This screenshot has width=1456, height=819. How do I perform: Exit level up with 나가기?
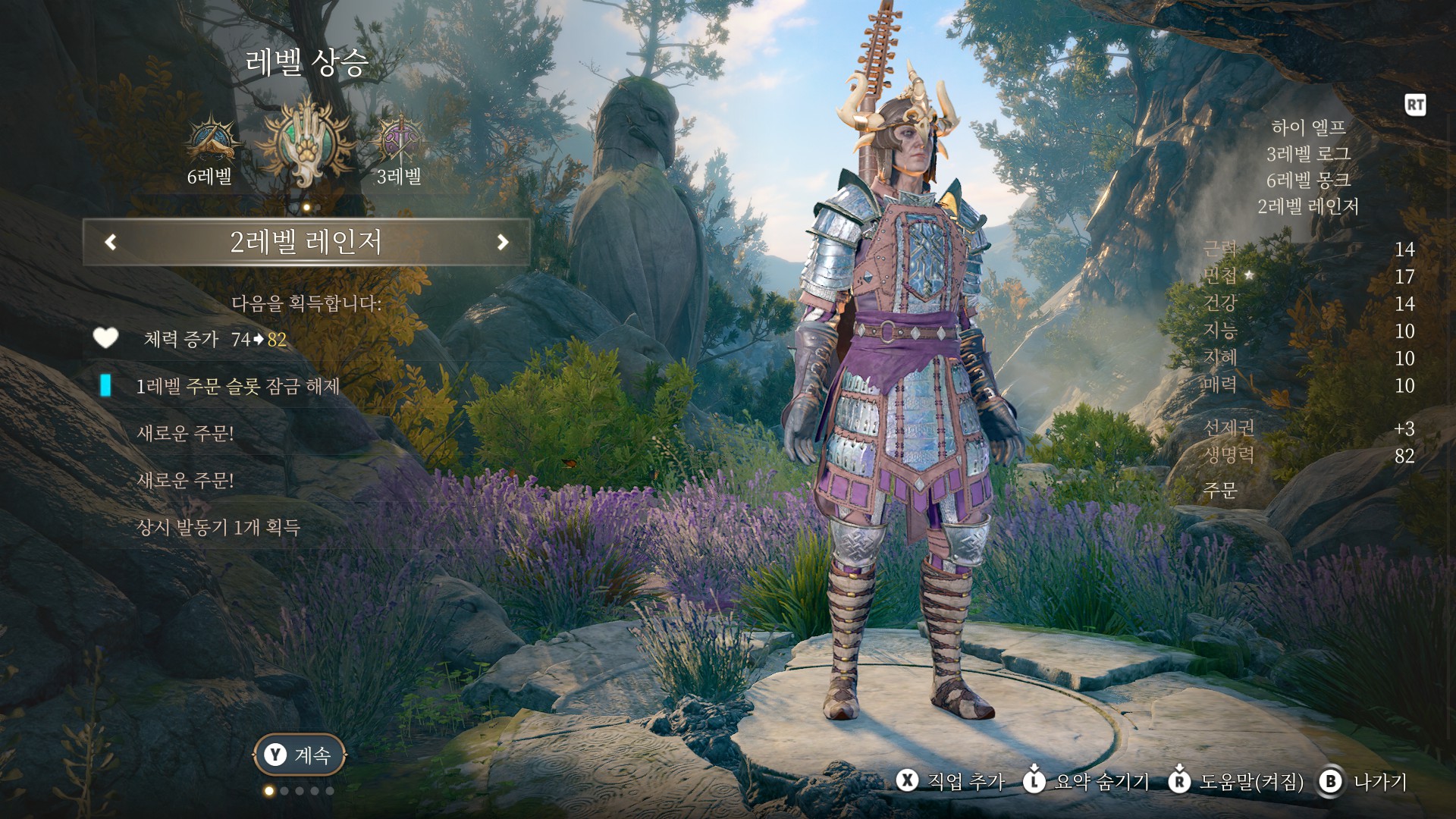(x=1364, y=781)
